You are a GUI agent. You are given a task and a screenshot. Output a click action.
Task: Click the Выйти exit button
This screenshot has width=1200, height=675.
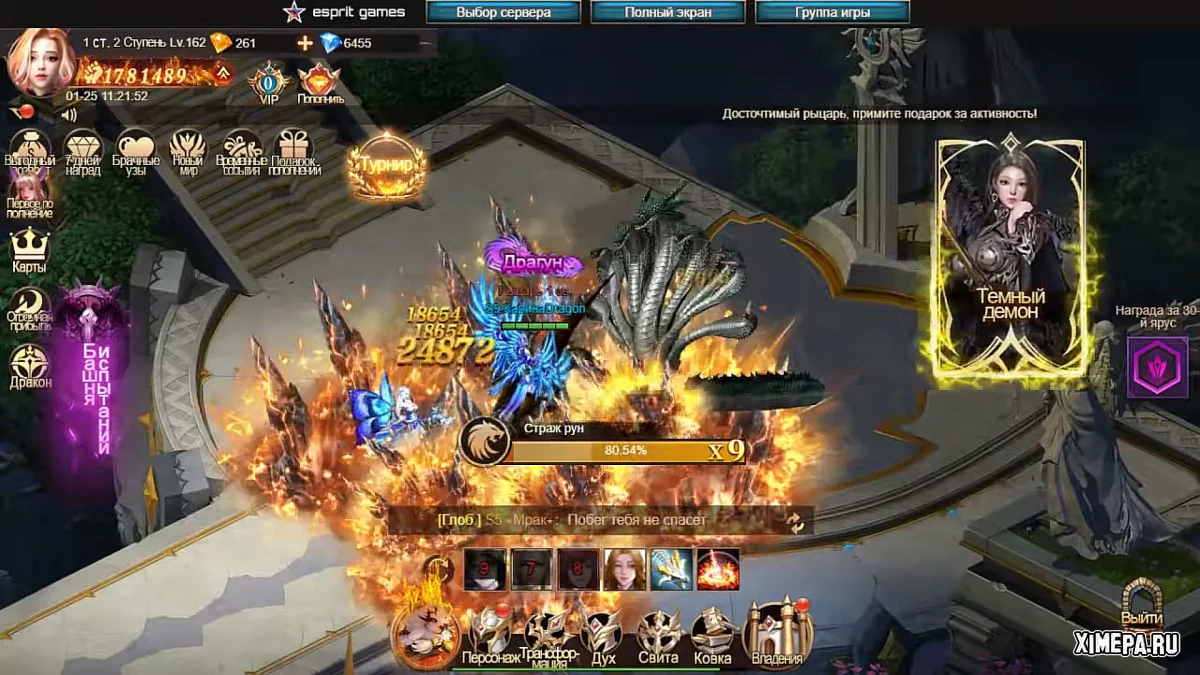point(1141,605)
